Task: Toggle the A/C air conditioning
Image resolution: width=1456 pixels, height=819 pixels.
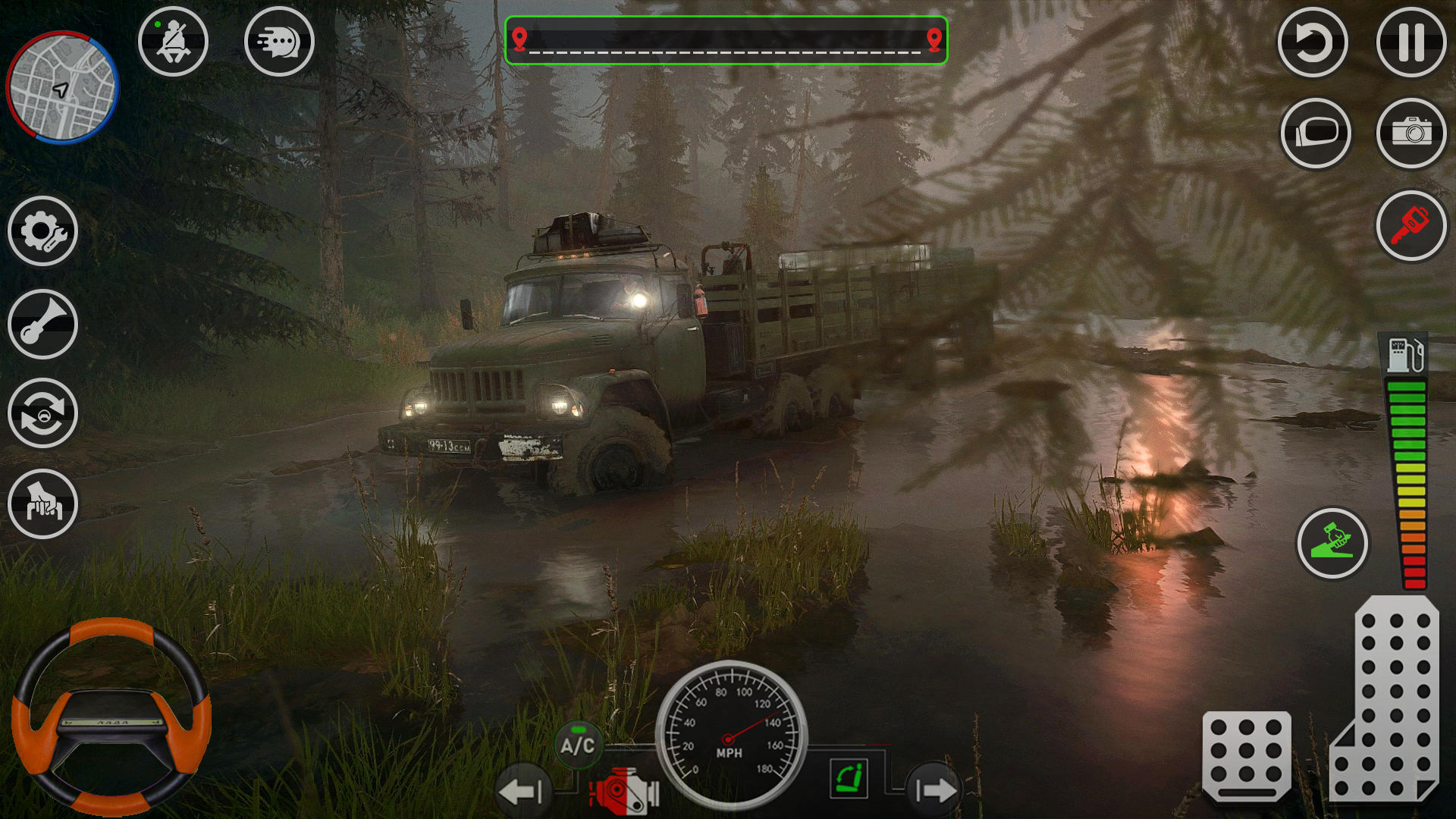Action: click(x=578, y=745)
